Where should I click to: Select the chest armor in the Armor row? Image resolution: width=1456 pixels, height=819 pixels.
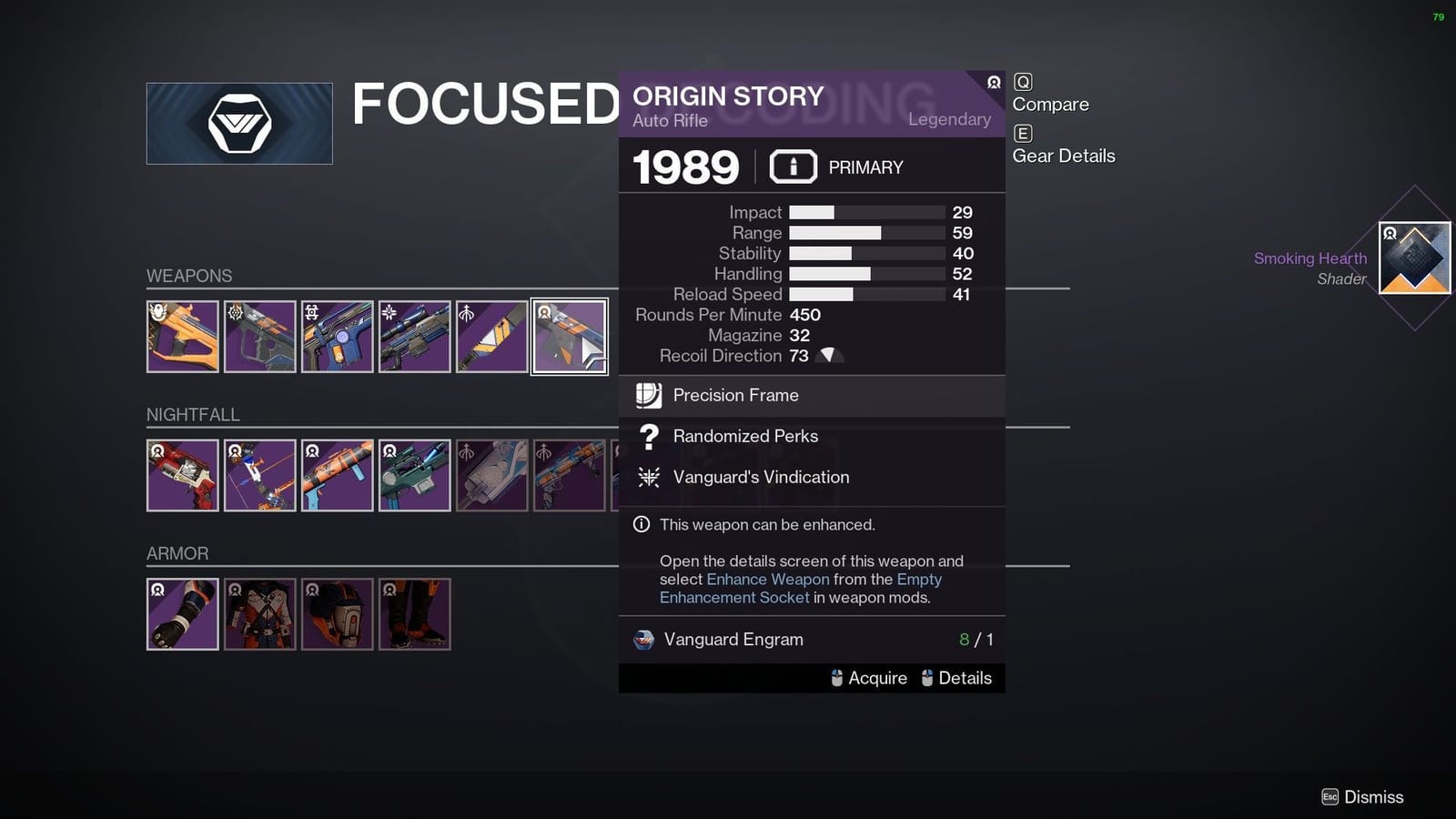click(x=259, y=613)
